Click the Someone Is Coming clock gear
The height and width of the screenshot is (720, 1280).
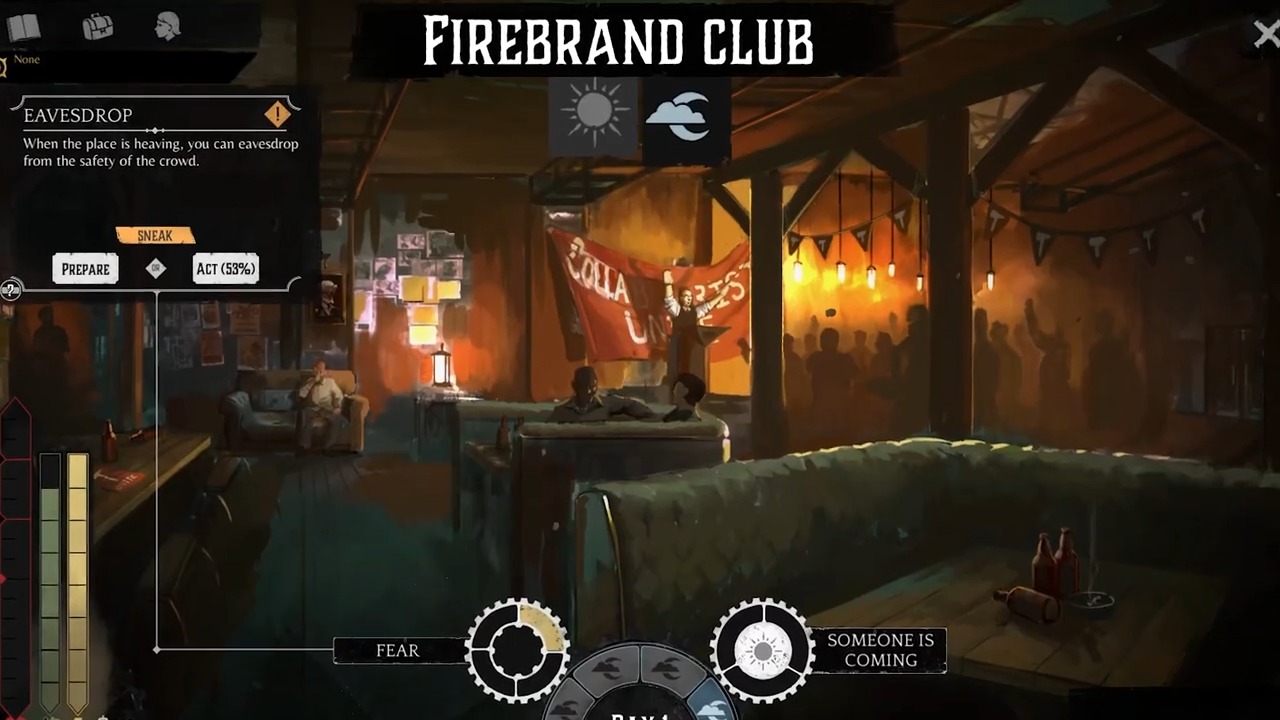click(x=762, y=650)
